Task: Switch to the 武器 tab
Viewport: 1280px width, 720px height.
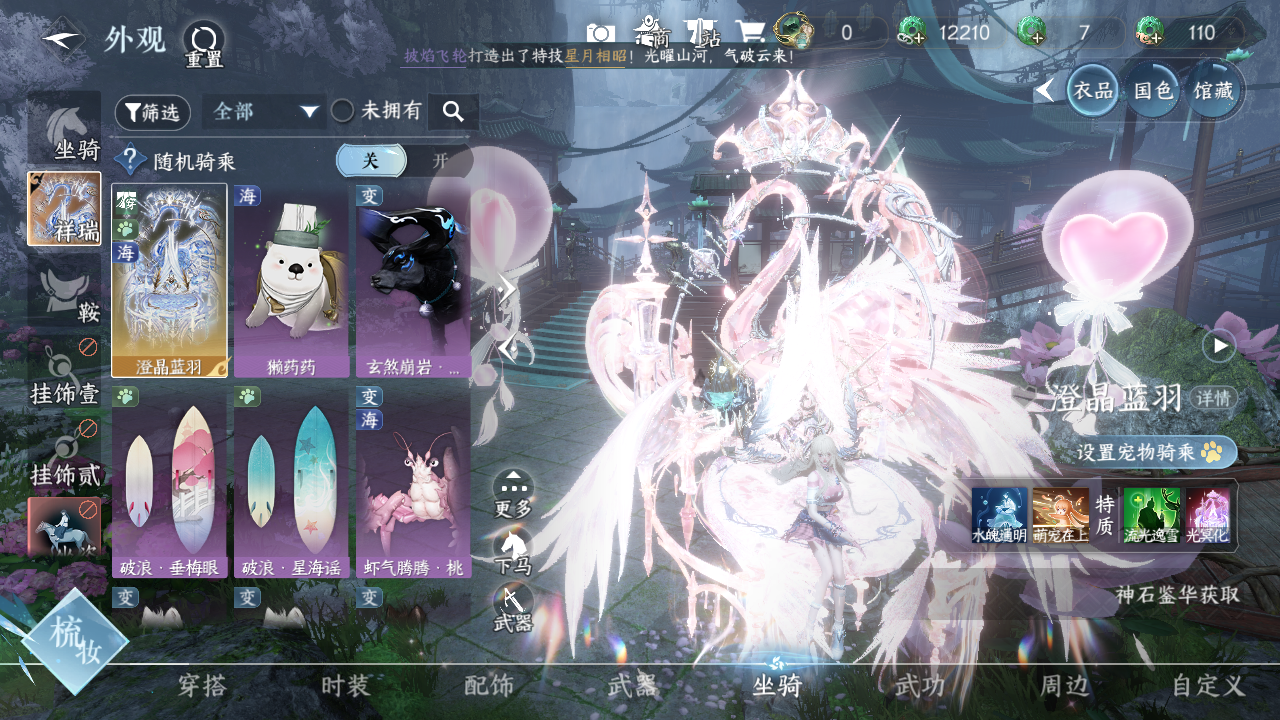Action: pos(633,686)
